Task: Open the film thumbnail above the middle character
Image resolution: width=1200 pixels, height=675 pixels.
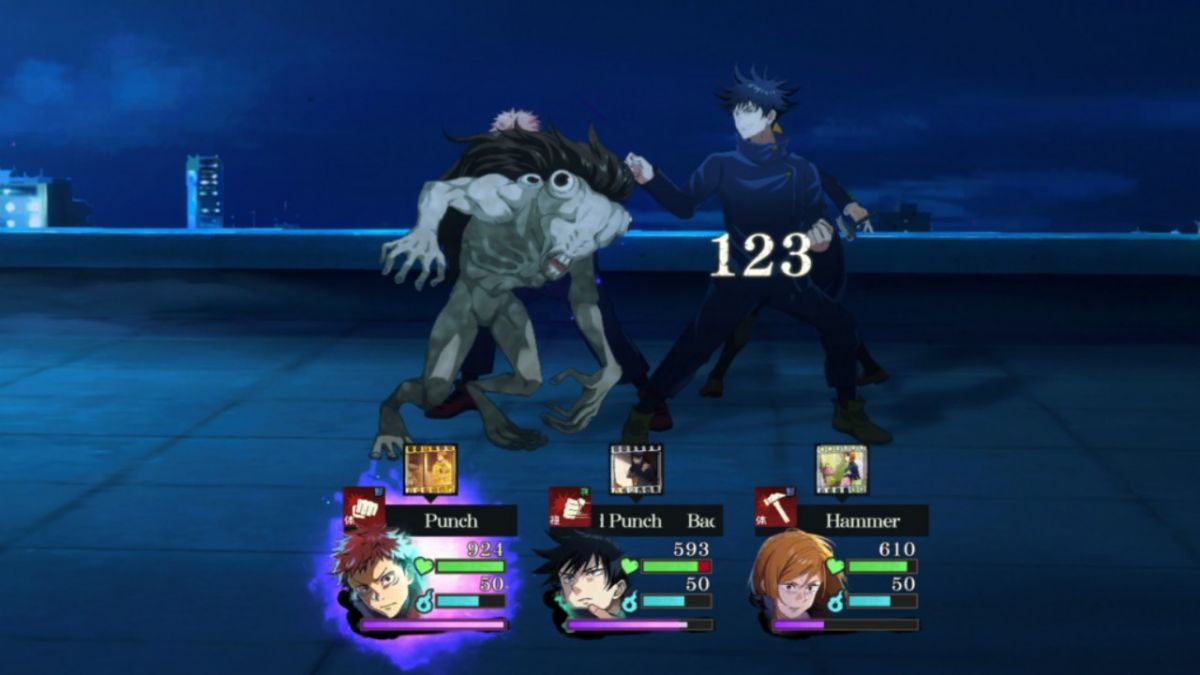Action: (636, 469)
